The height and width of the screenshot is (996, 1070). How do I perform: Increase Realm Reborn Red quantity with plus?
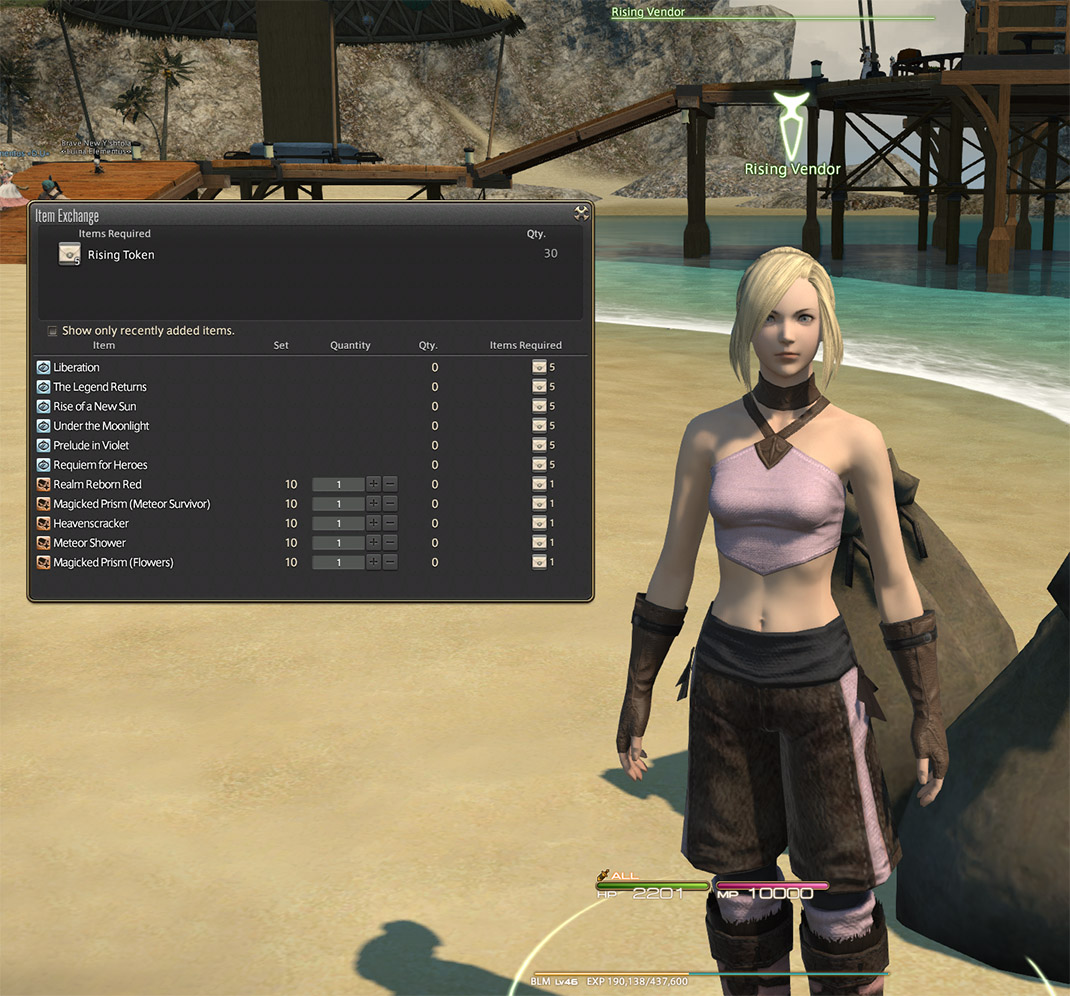click(x=374, y=485)
